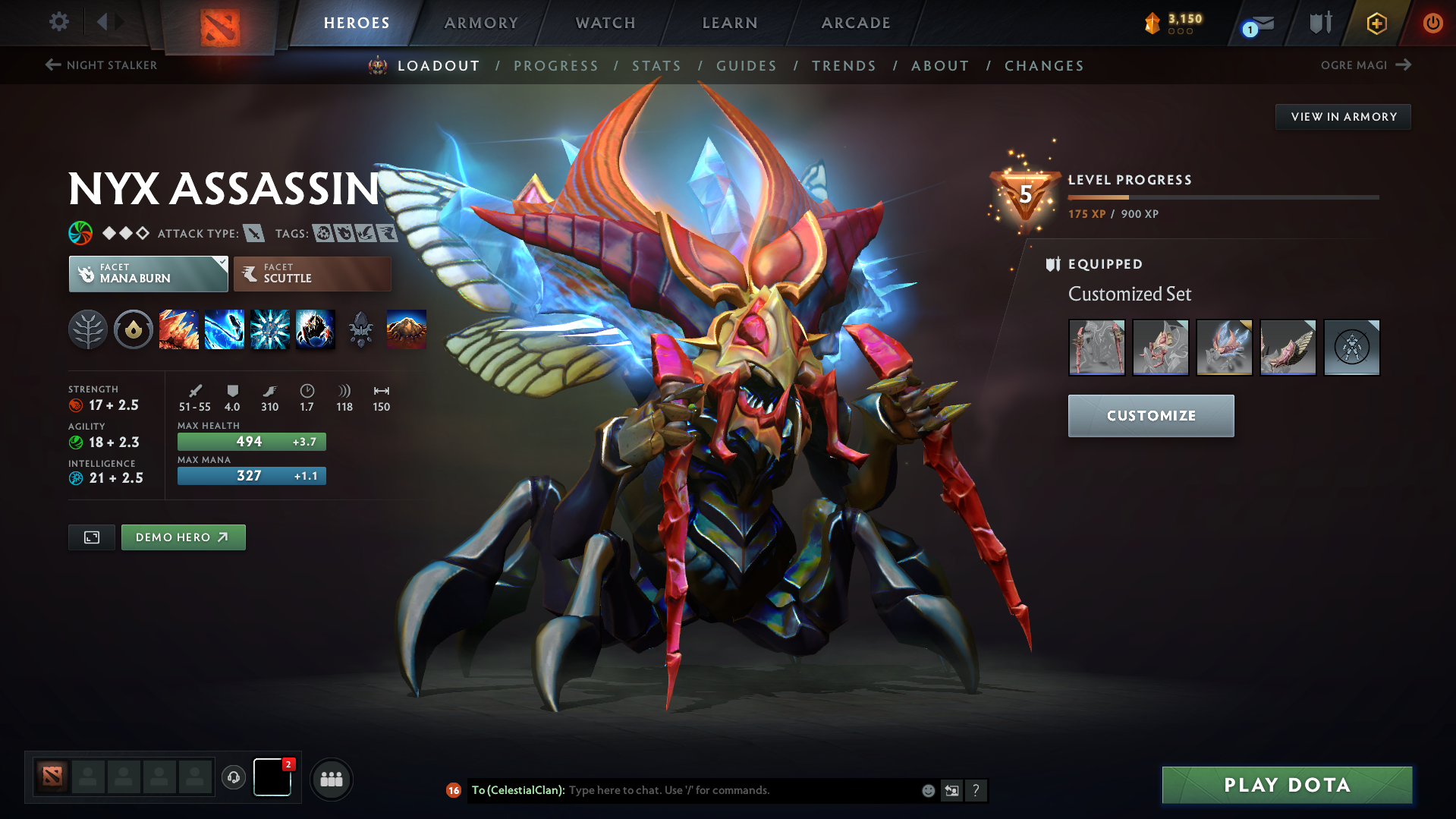This screenshot has height=819, width=1456.
Task: Select the Mana Burn ability icon
Action: (225, 329)
